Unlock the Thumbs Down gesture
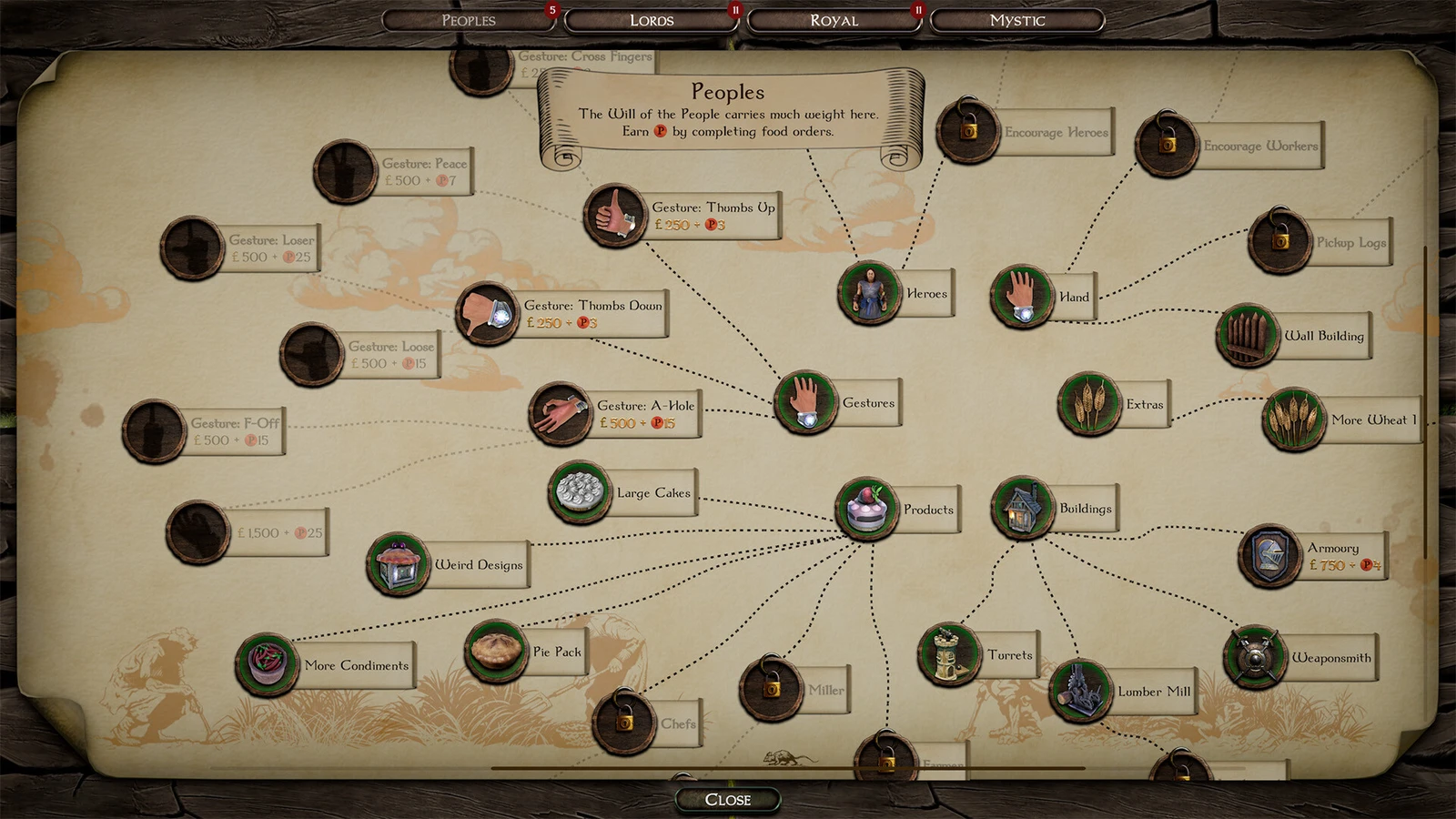The height and width of the screenshot is (819, 1456). pyautogui.click(x=488, y=314)
